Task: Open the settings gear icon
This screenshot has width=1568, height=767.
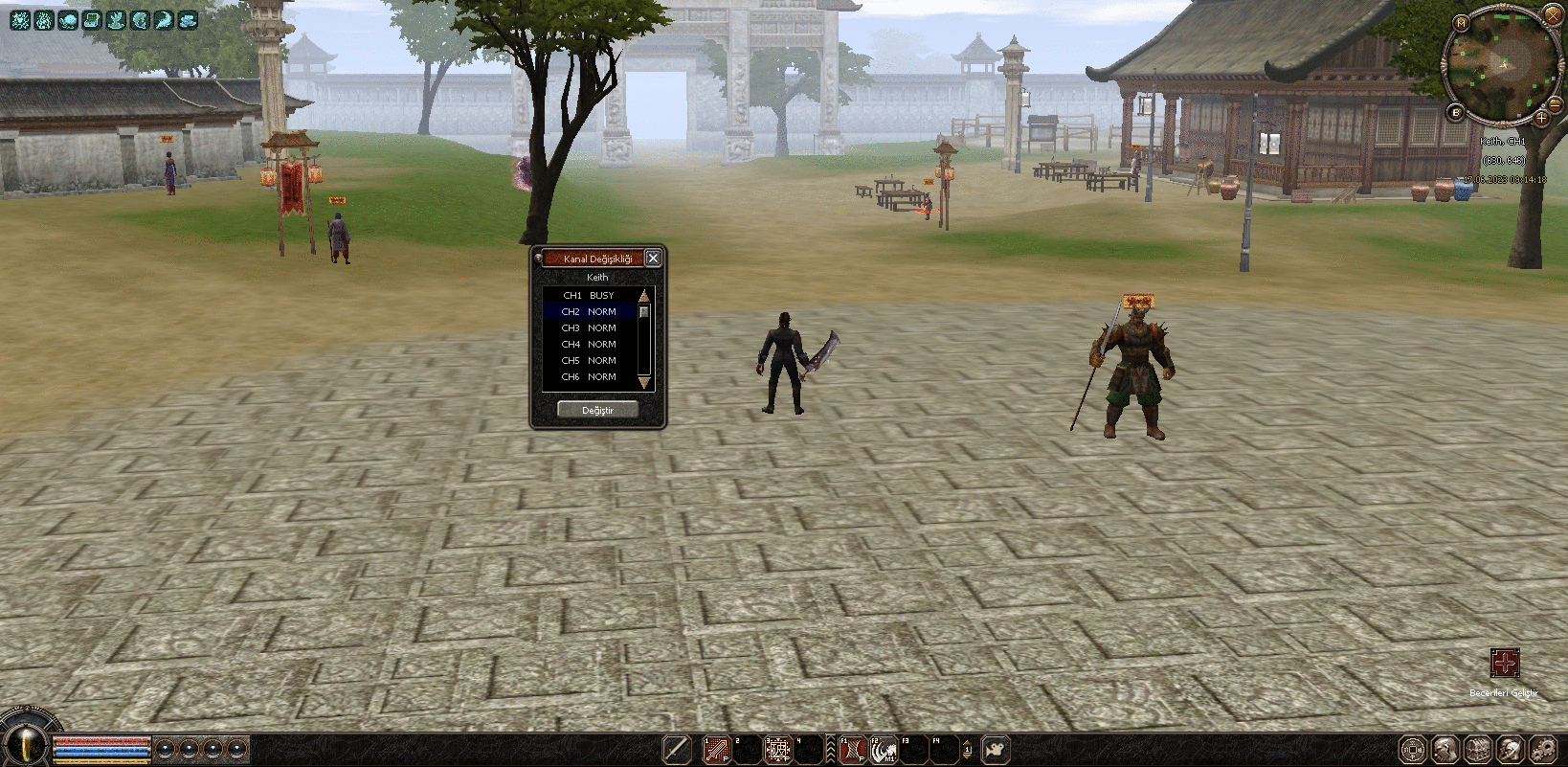Action: [x=1543, y=749]
